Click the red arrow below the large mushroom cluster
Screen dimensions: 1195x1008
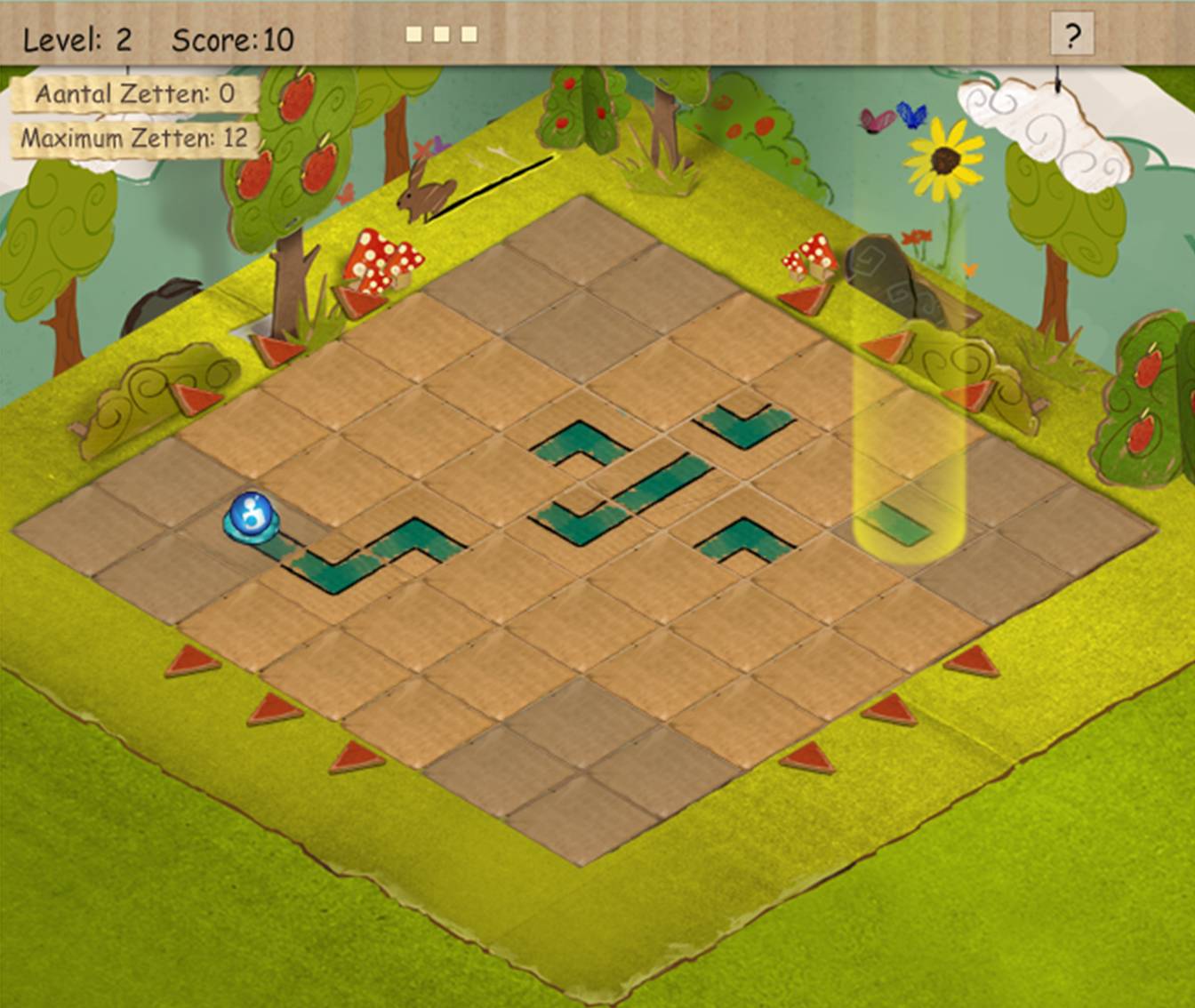(359, 300)
